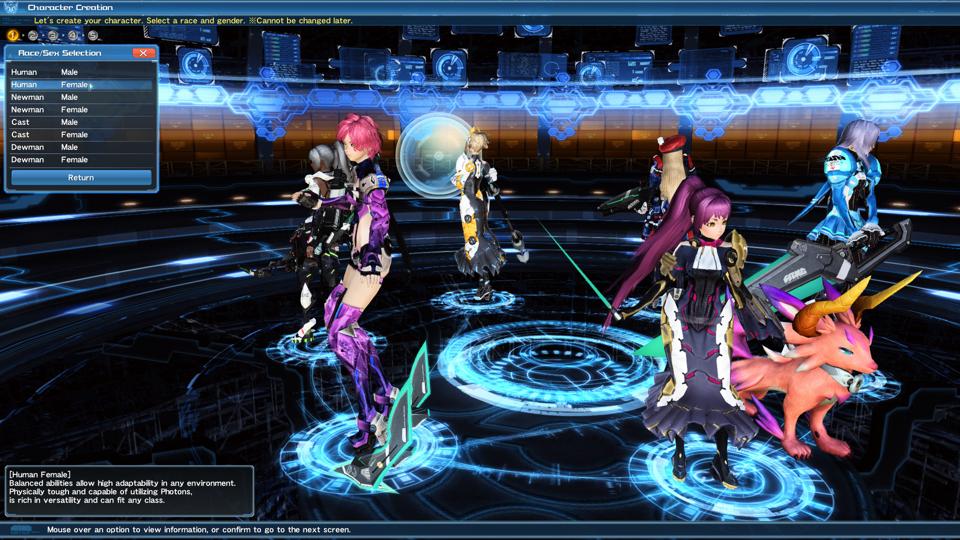Close the Race/Sex Selection window
The image size is (960, 540).
tap(144, 53)
